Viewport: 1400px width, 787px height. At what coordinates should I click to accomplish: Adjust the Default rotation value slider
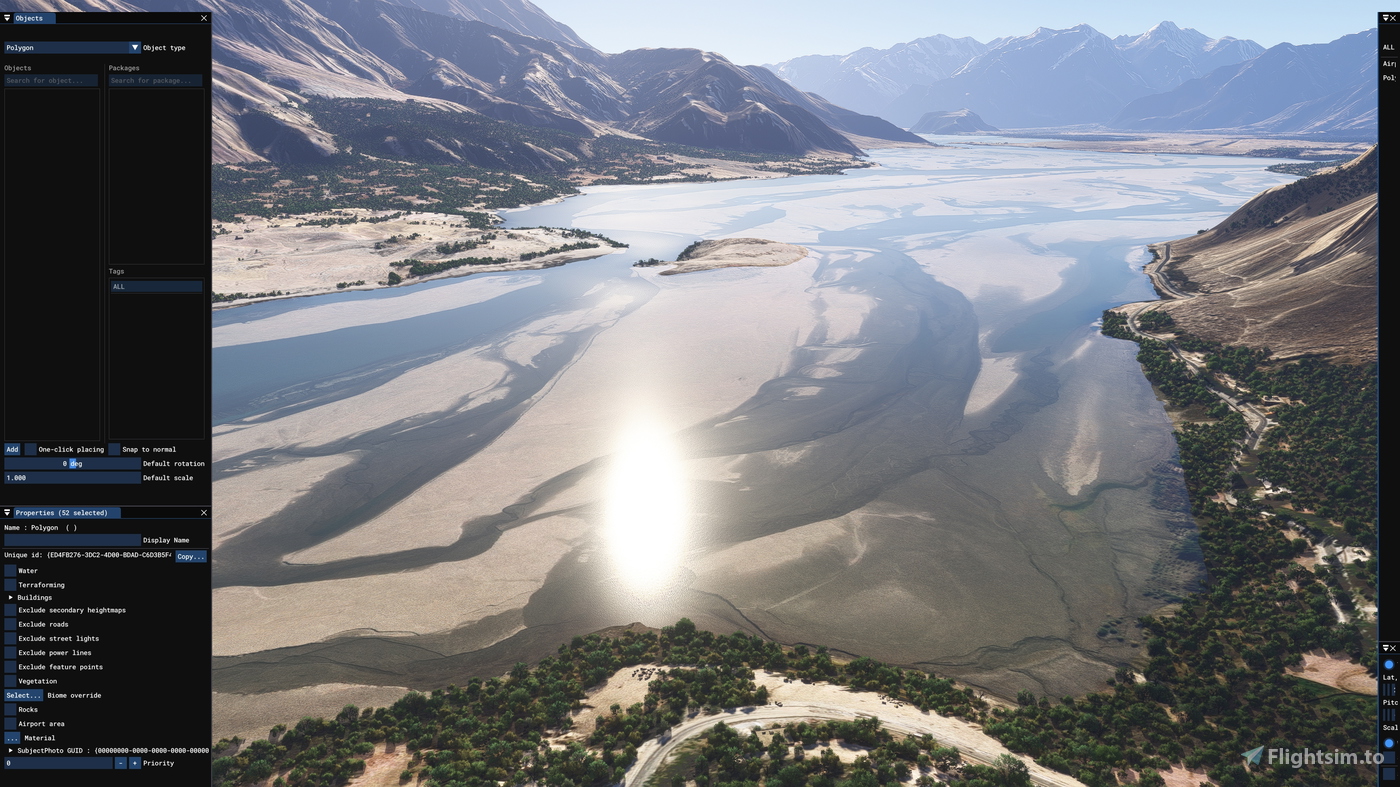[70, 463]
